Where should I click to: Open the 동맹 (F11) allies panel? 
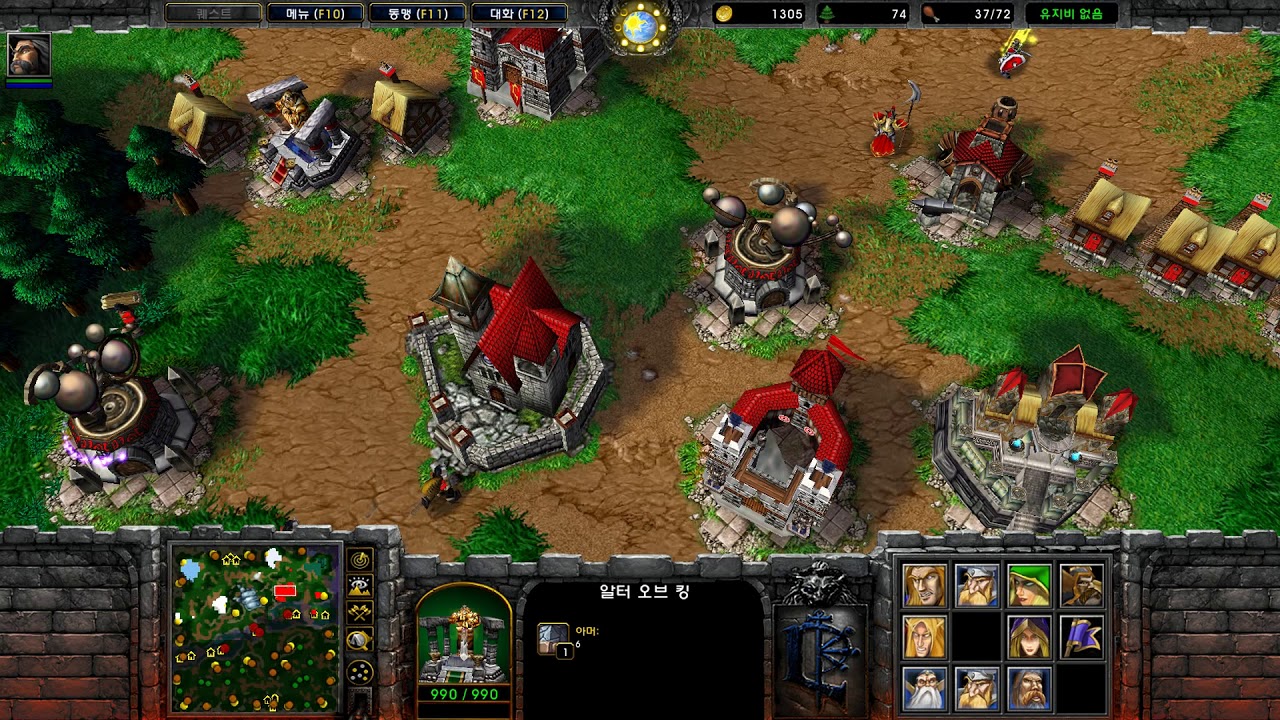pyautogui.click(x=416, y=14)
